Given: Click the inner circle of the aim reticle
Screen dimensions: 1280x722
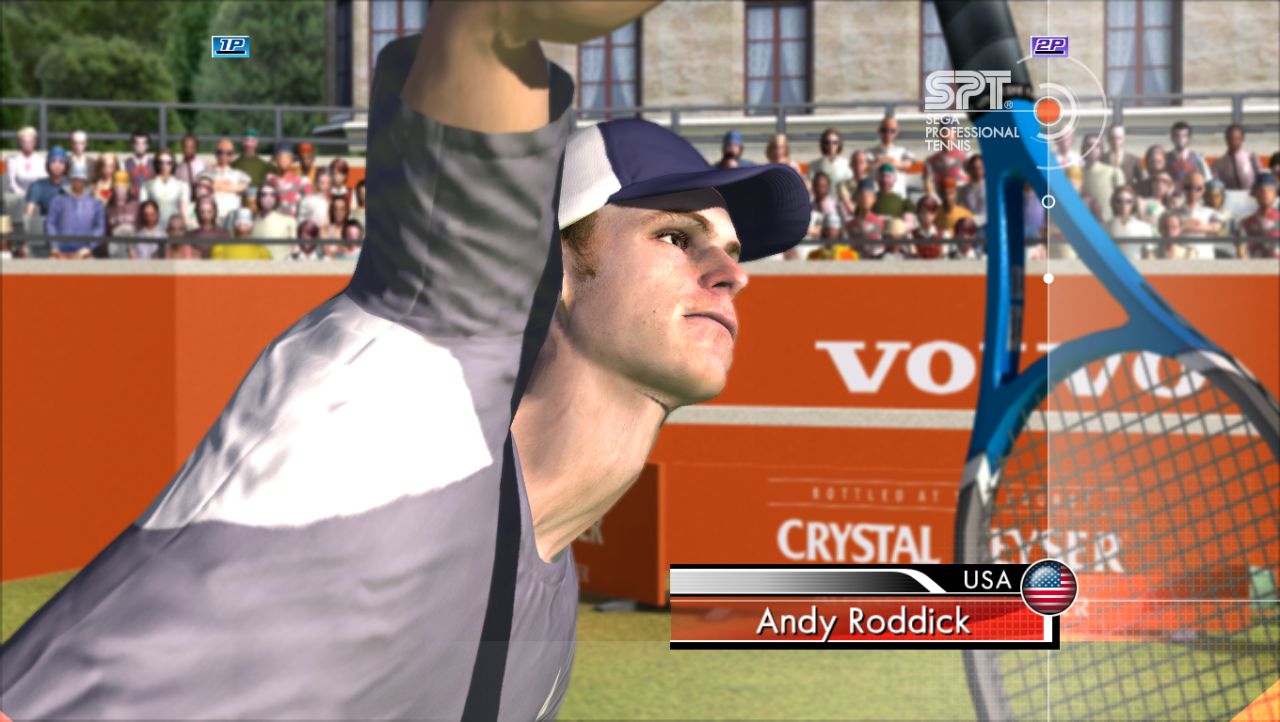Looking at the screenshot, I should (1050, 110).
